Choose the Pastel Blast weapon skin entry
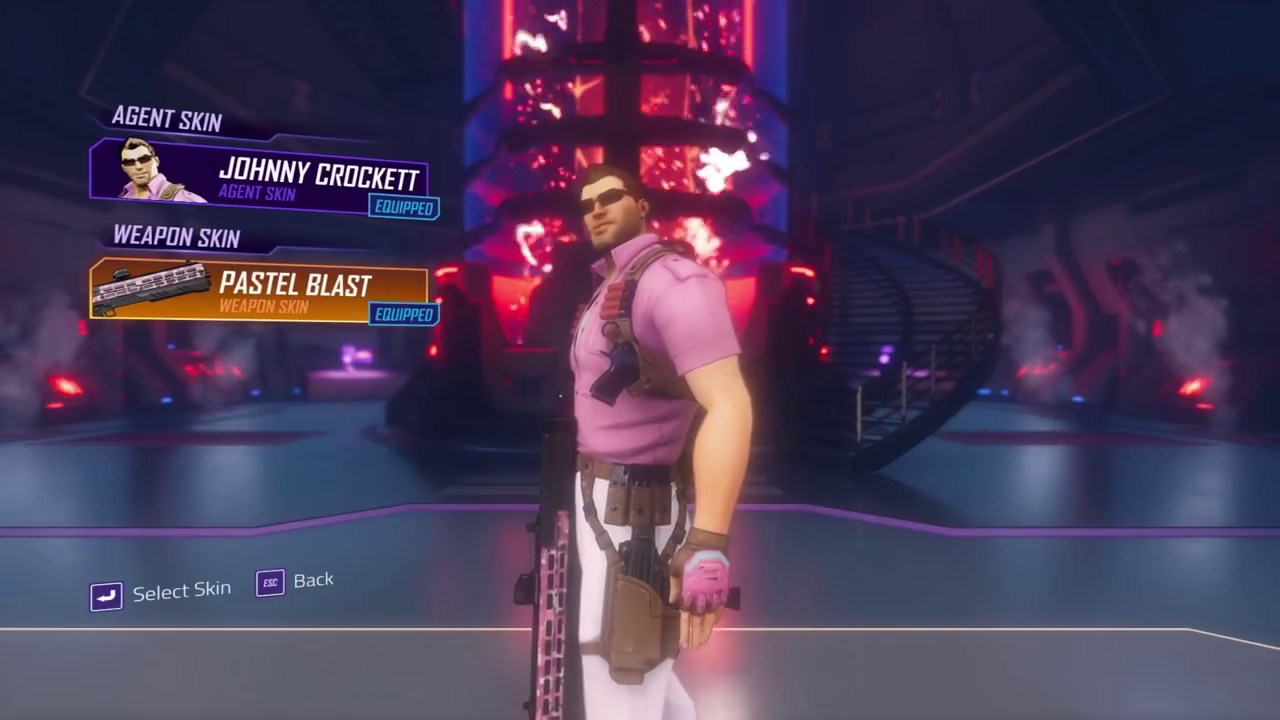Viewport: 1280px width, 720px height. 260,290
